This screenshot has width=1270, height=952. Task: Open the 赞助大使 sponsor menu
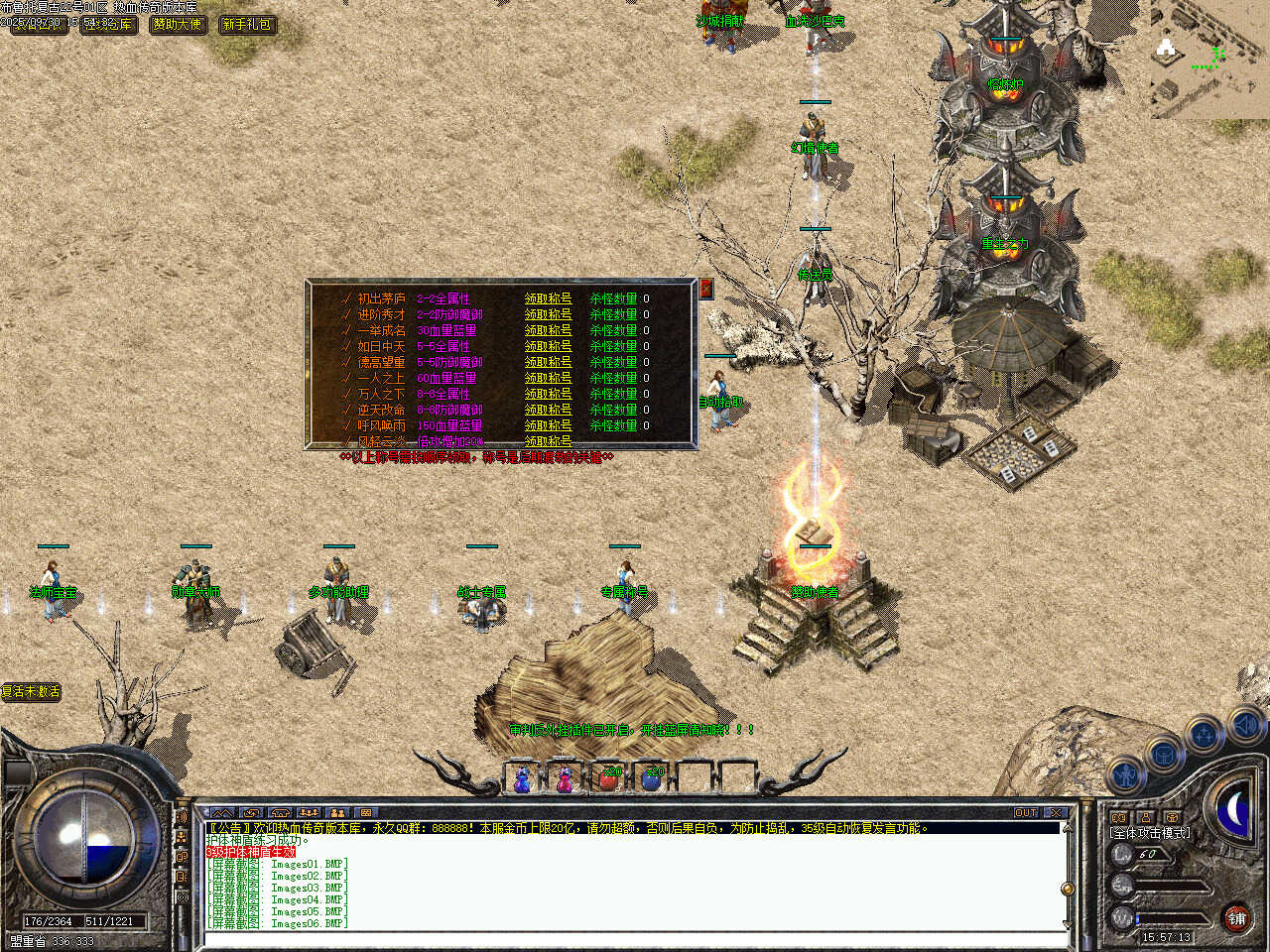(x=178, y=25)
